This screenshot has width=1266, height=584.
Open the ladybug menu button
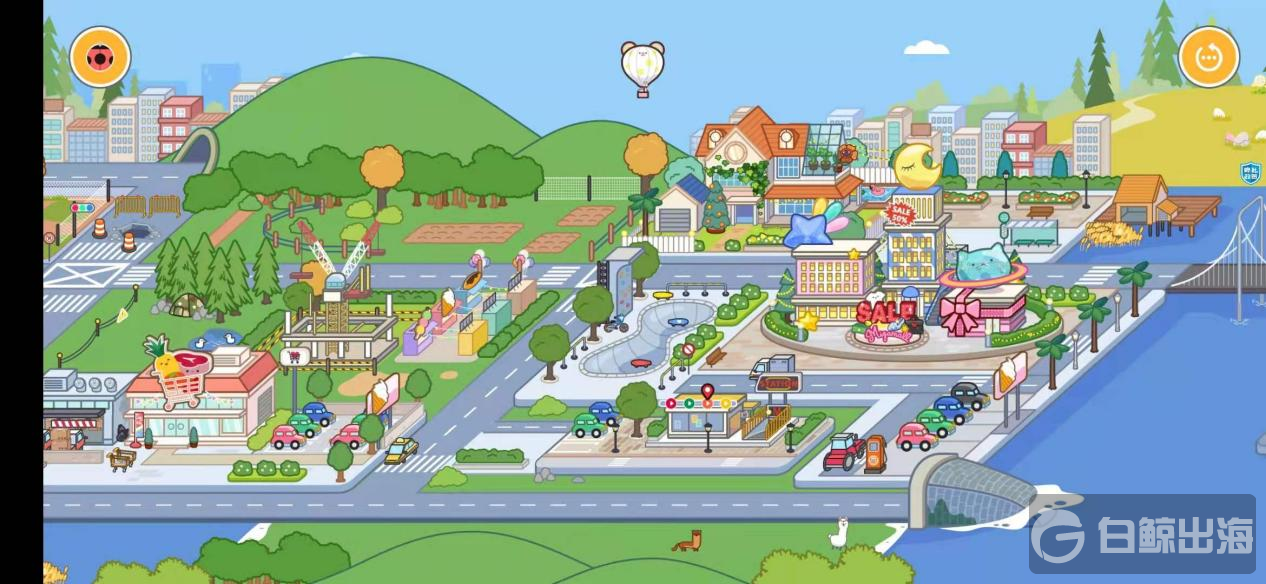point(100,57)
